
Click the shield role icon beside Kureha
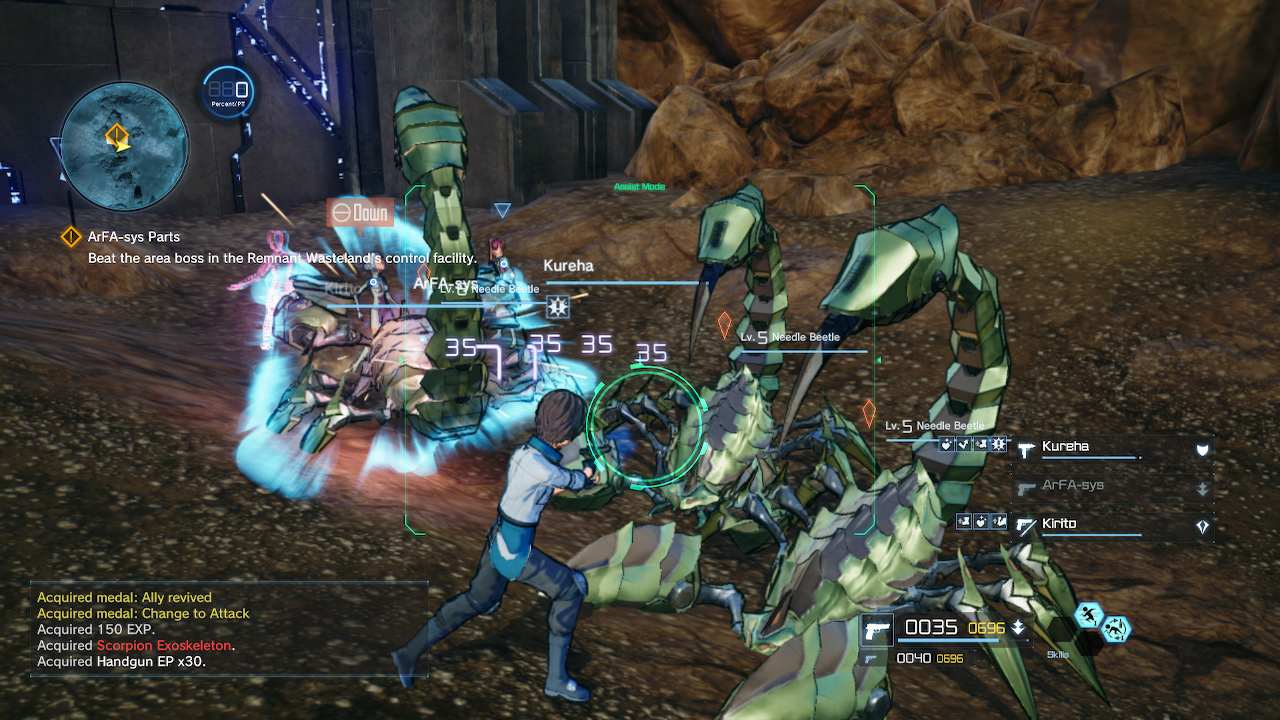[1201, 449]
